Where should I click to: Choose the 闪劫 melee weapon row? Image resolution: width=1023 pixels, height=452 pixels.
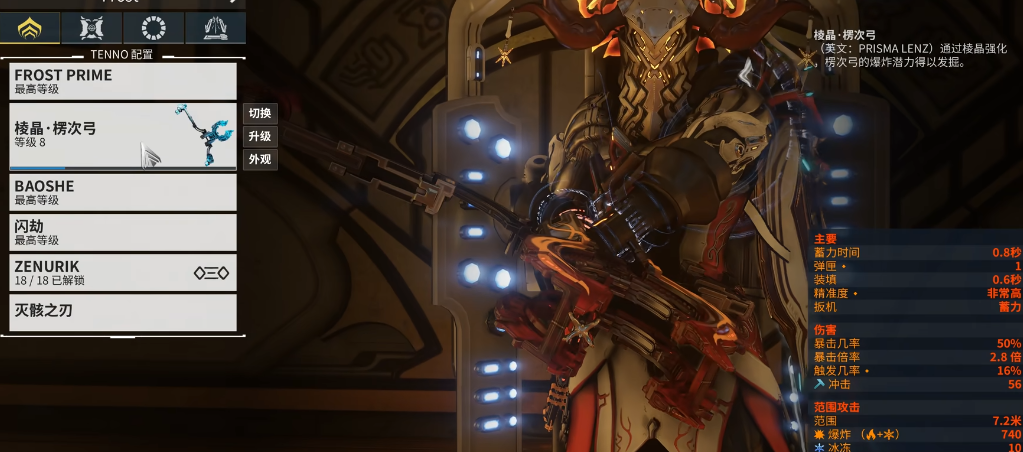pyautogui.click(x=123, y=232)
